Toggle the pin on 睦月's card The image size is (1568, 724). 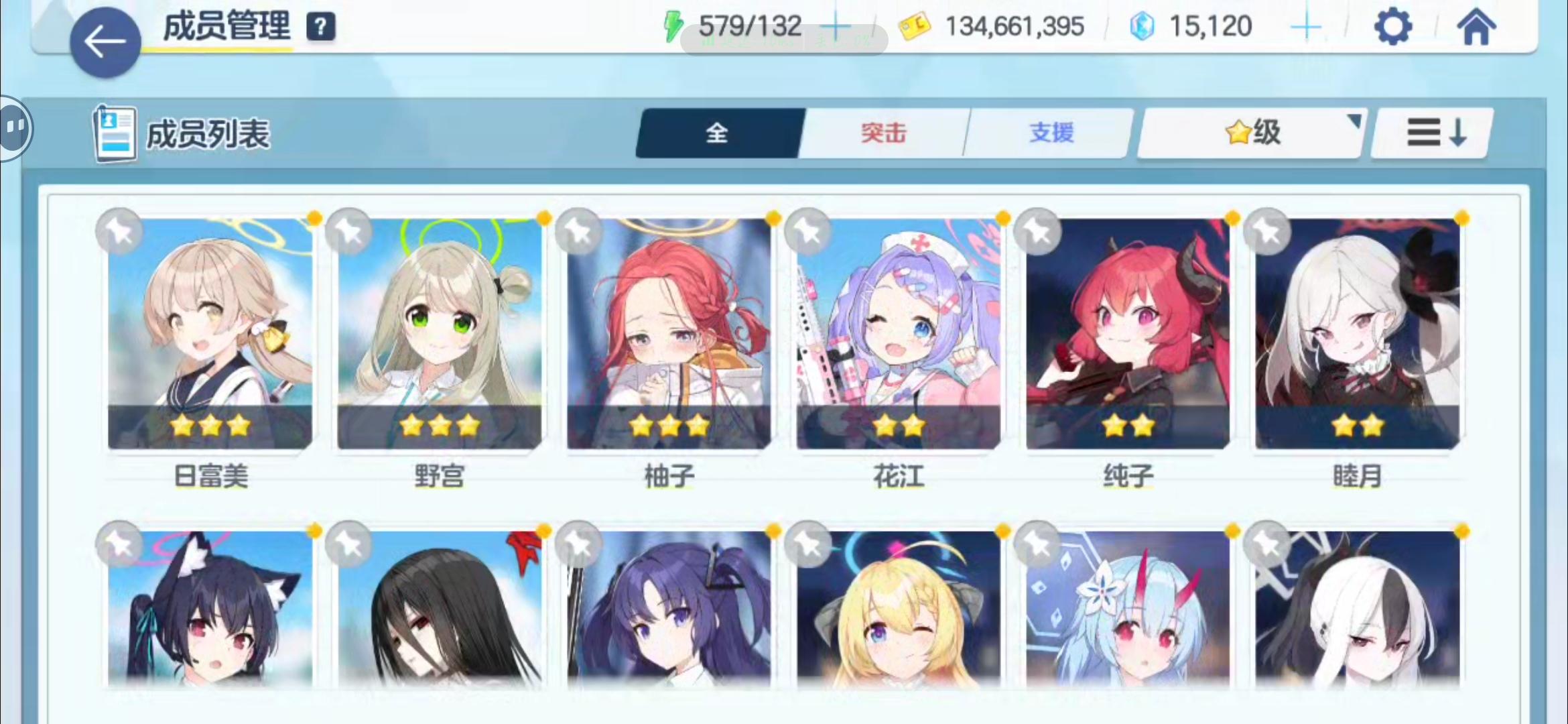click(x=1267, y=231)
